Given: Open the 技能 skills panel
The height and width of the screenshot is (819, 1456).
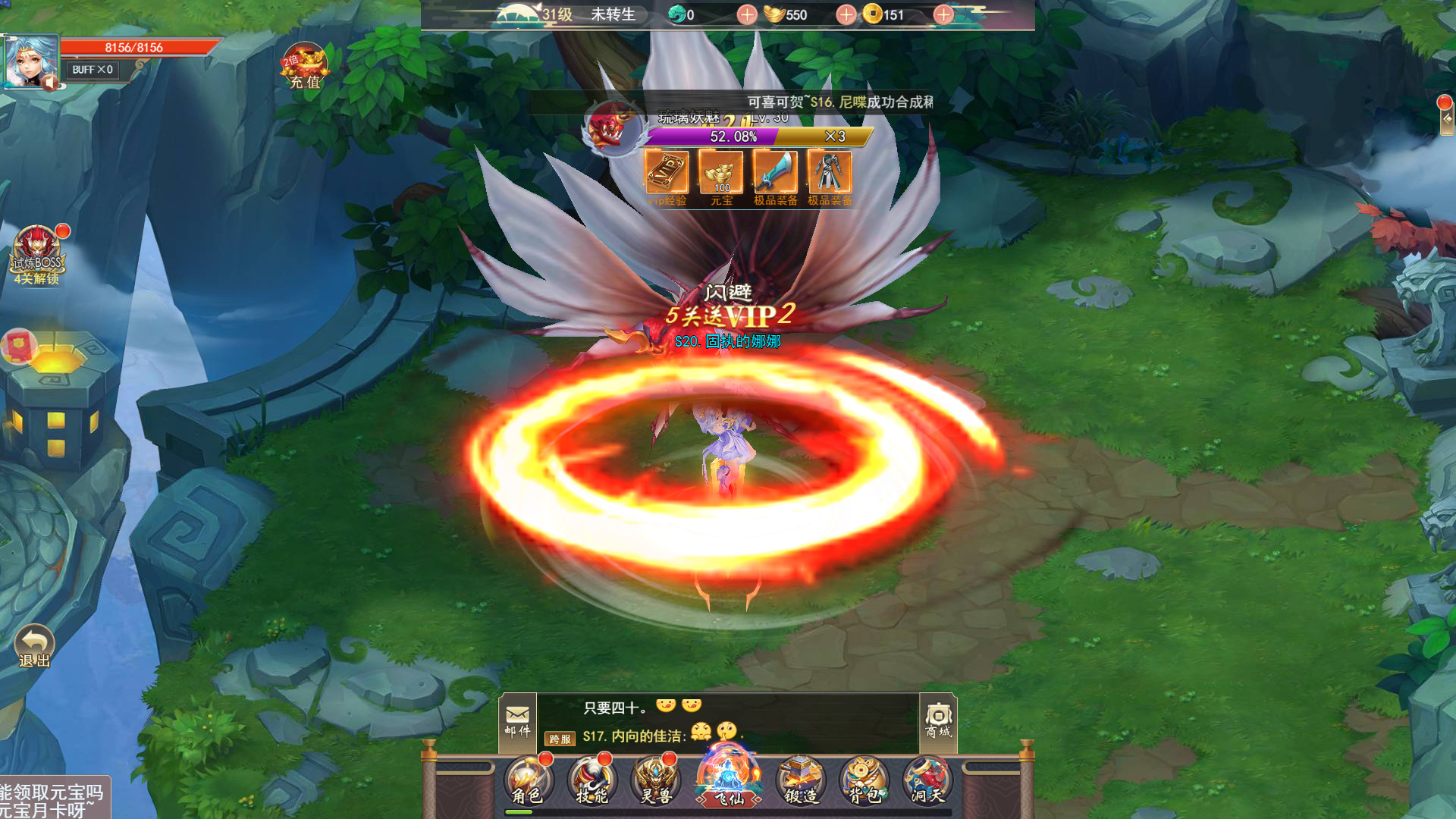Looking at the screenshot, I should 592,781.
